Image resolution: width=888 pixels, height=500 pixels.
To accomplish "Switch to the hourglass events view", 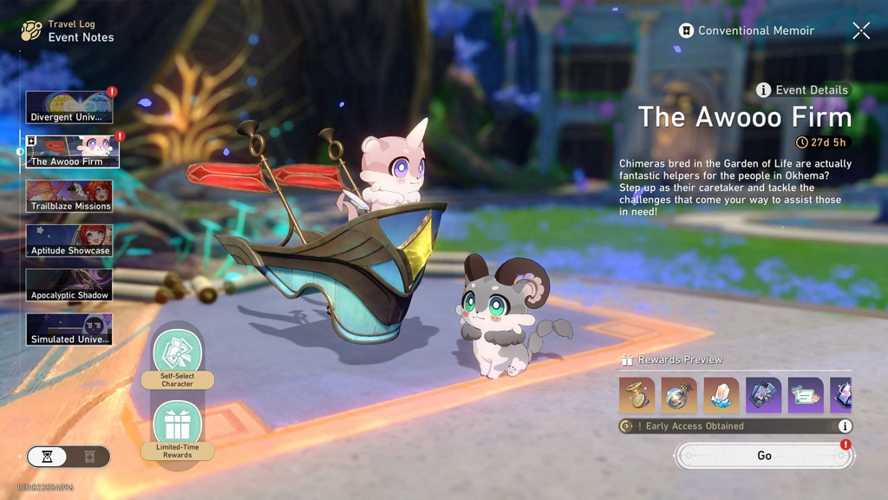I will tap(47, 457).
